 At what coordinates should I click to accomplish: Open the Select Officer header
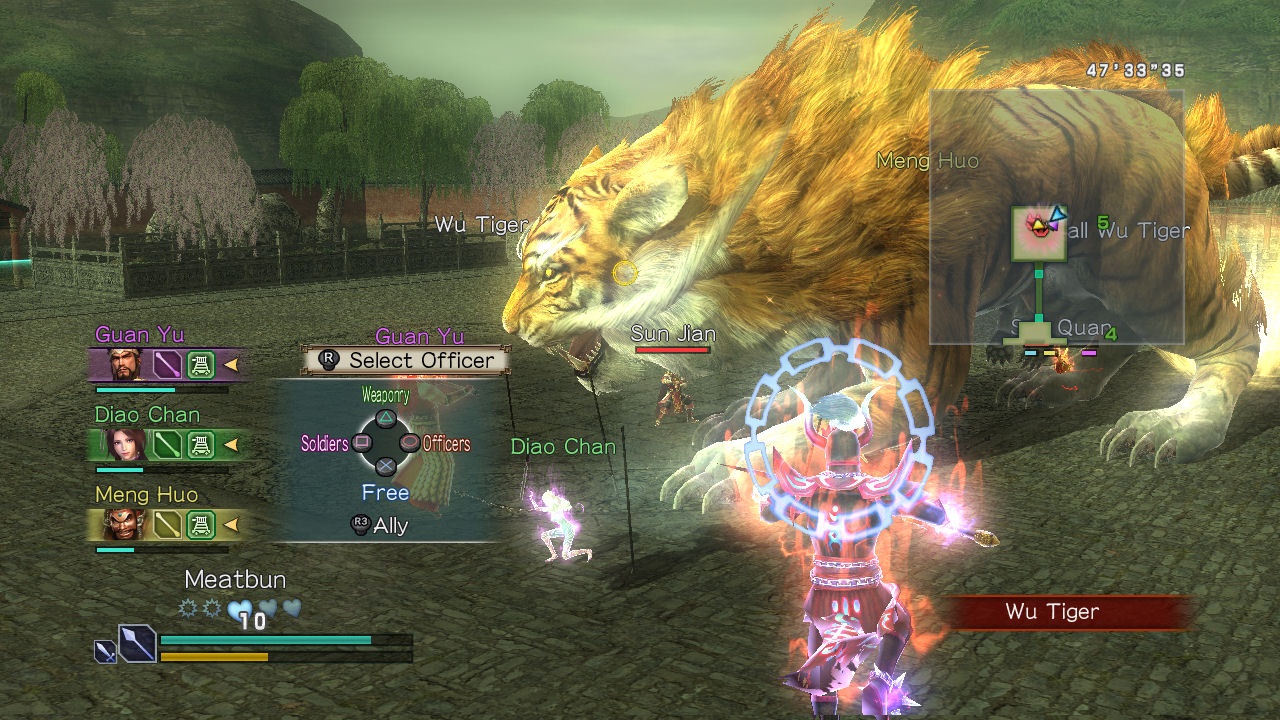tap(406, 360)
